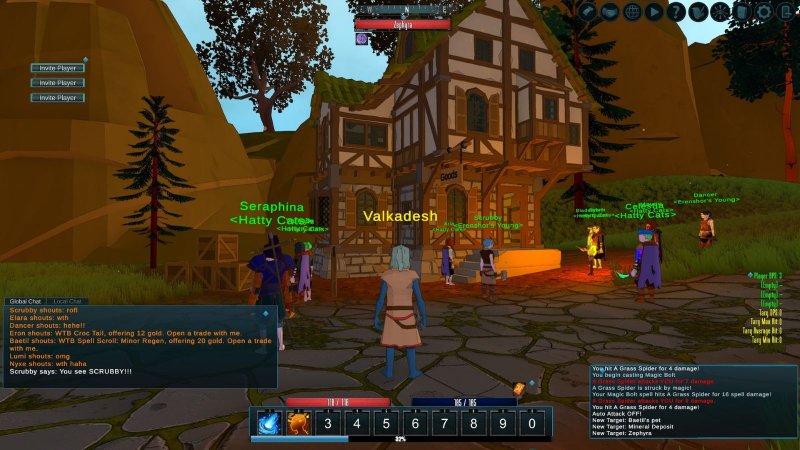Select the Global Chat tab
The width and height of the screenshot is (800, 450).
point(25,301)
